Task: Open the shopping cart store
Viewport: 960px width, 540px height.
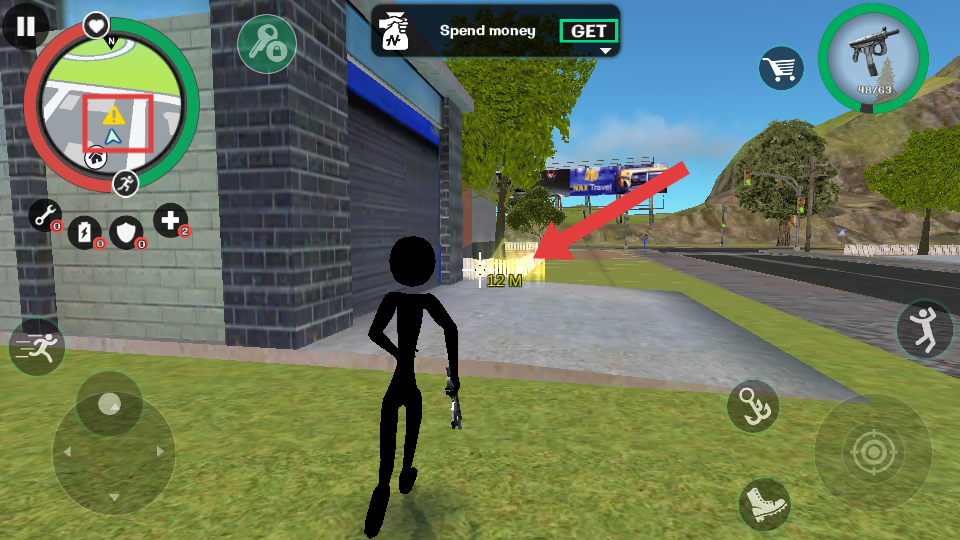Action: [x=782, y=68]
